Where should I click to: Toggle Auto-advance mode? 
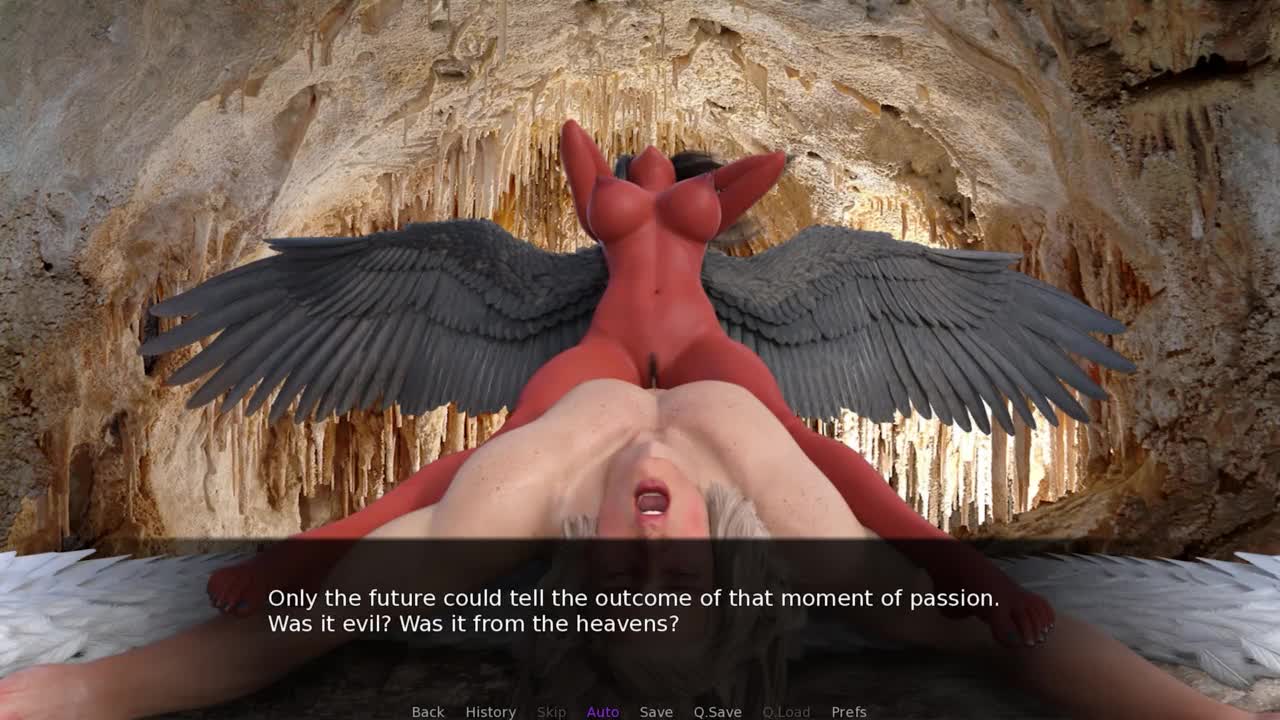[x=603, y=711]
